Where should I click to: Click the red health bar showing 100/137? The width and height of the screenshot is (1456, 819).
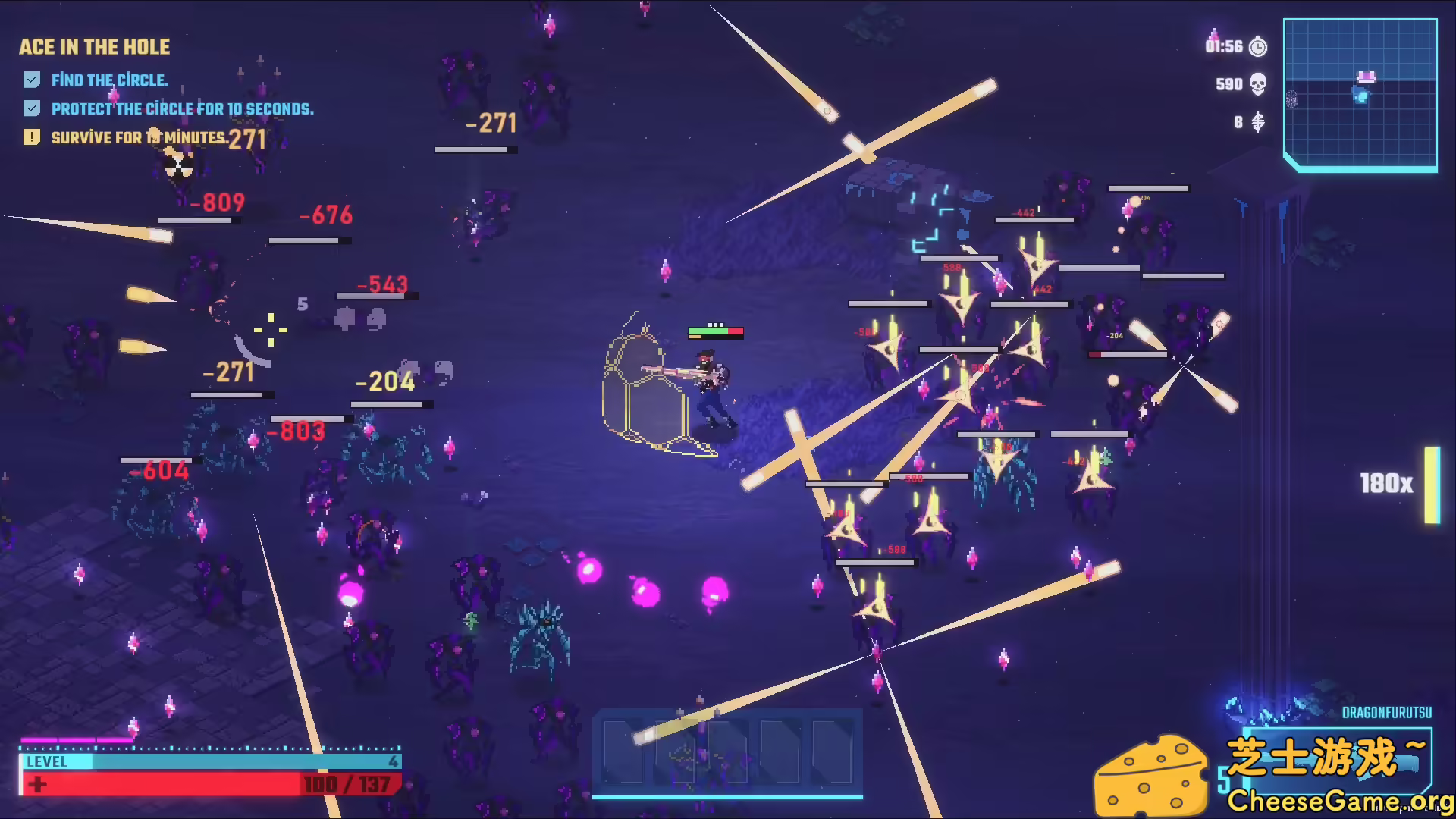pos(212,783)
